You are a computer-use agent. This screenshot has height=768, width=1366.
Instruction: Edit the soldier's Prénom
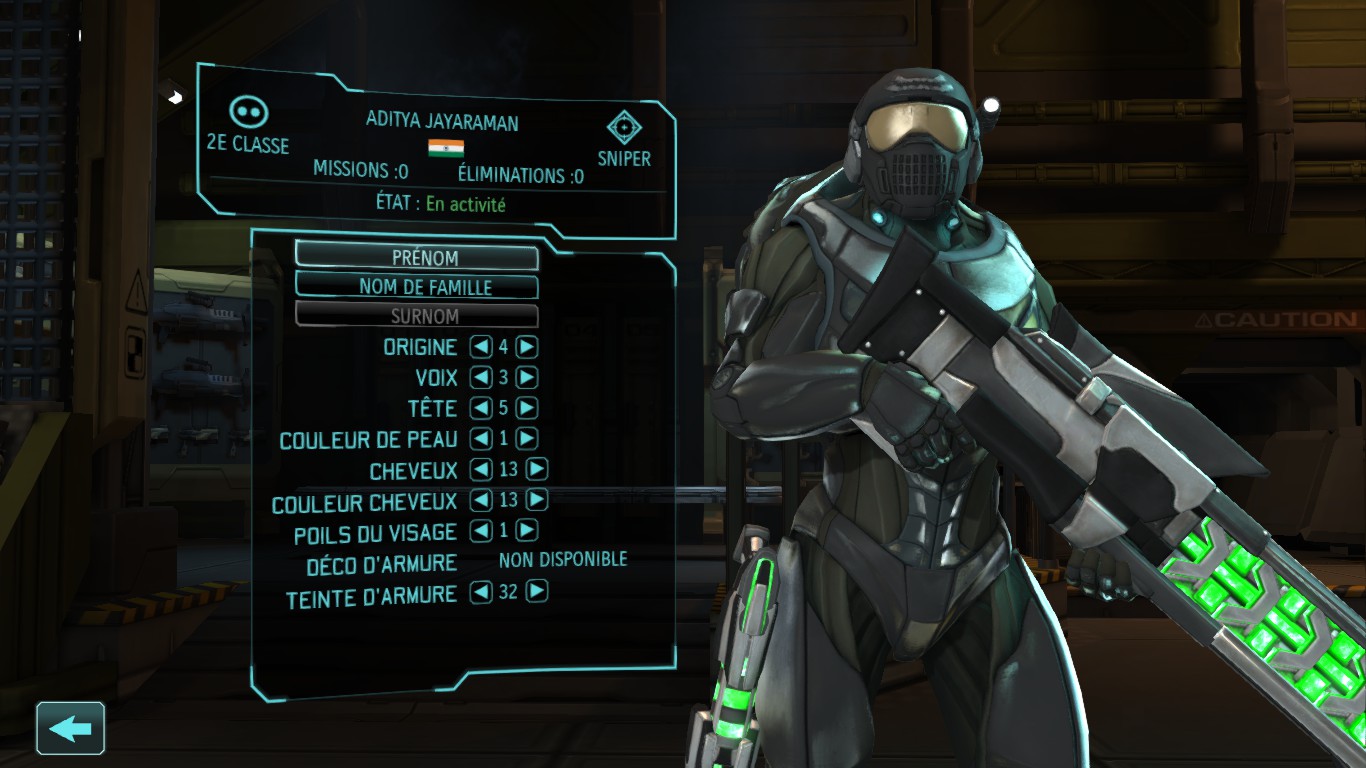click(416, 257)
